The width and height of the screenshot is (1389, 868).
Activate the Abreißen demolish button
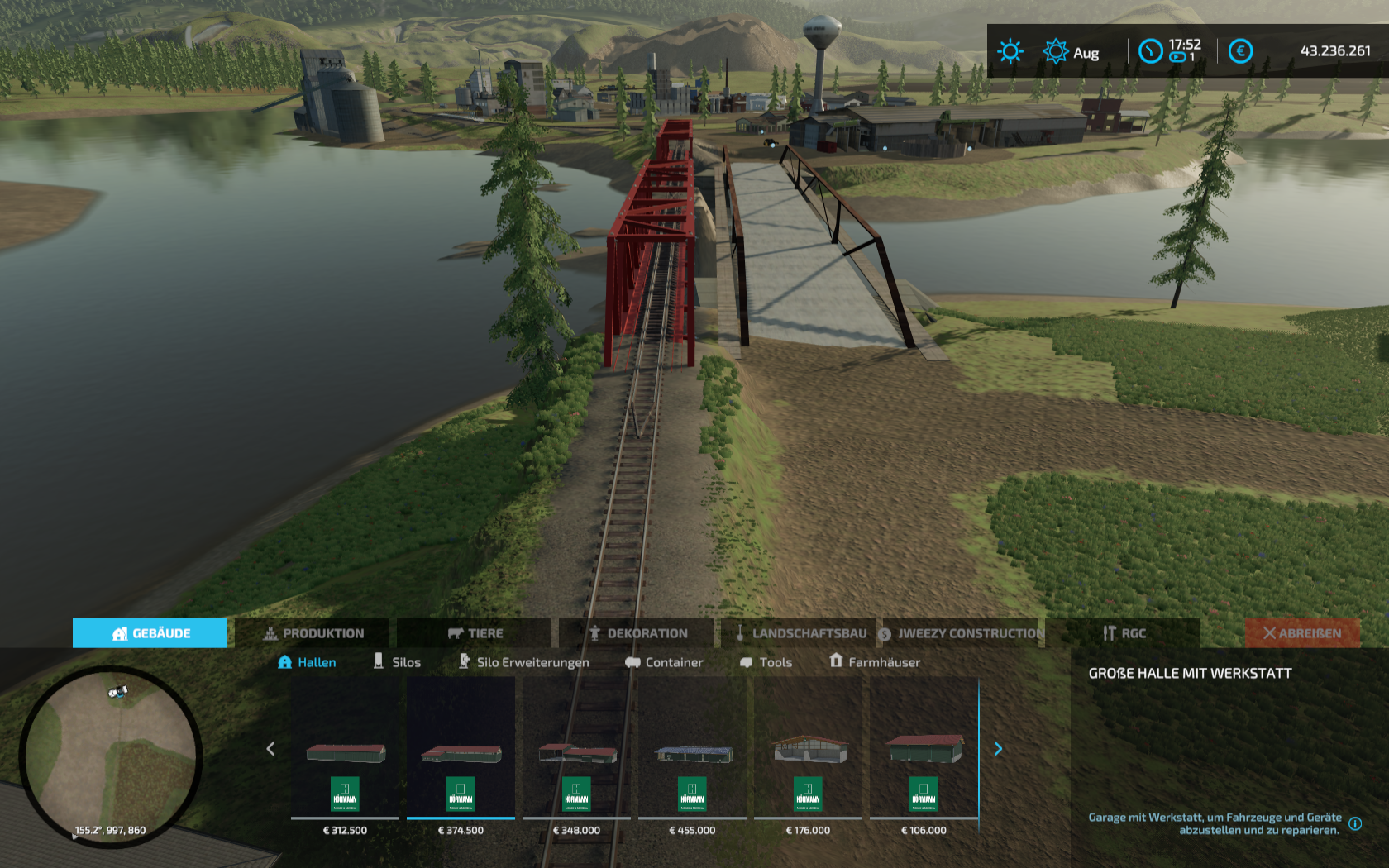point(1301,633)
